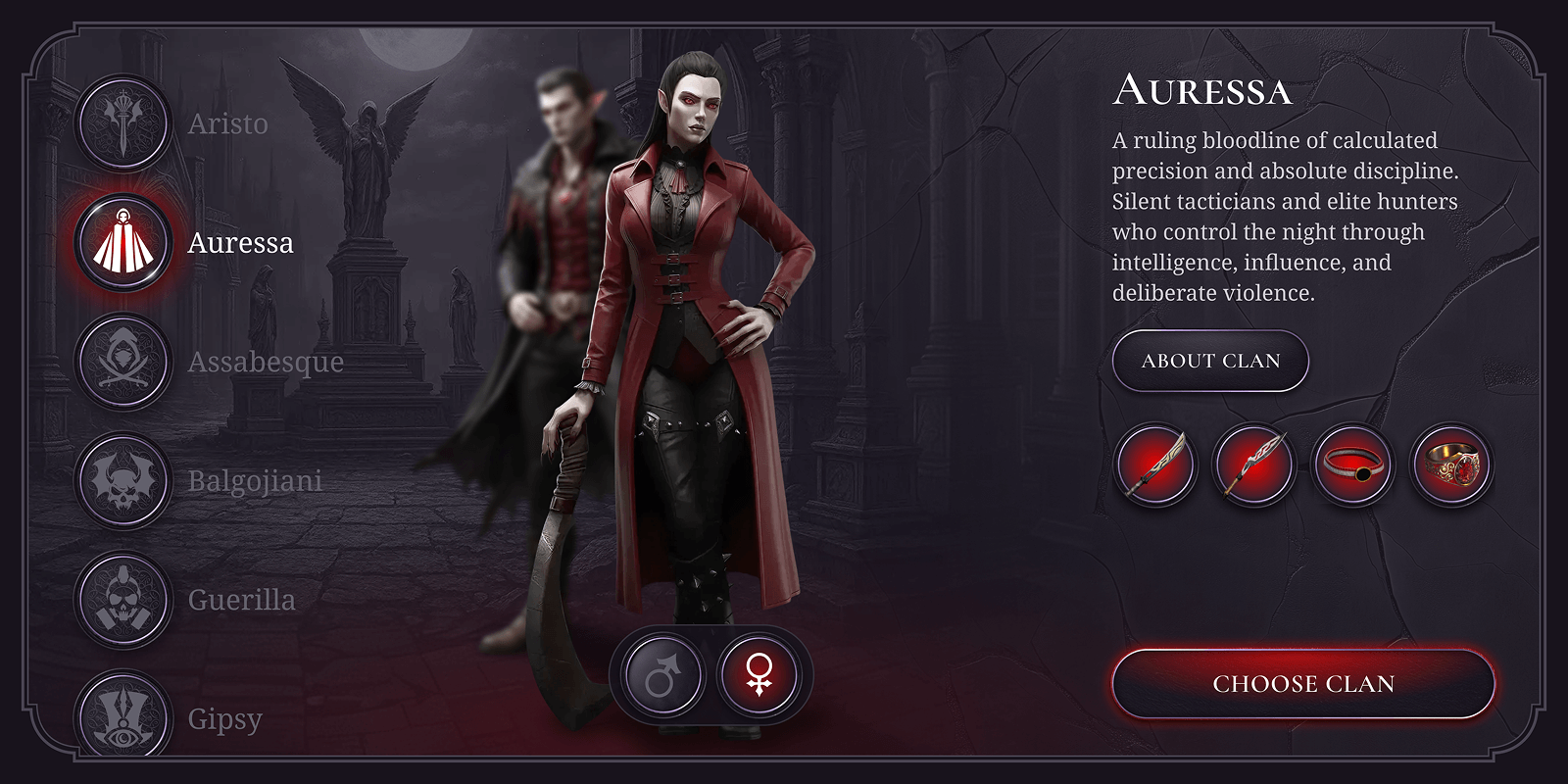
Task: Inspect the gold ring with red gem
Action: [x=1450, y=465]
